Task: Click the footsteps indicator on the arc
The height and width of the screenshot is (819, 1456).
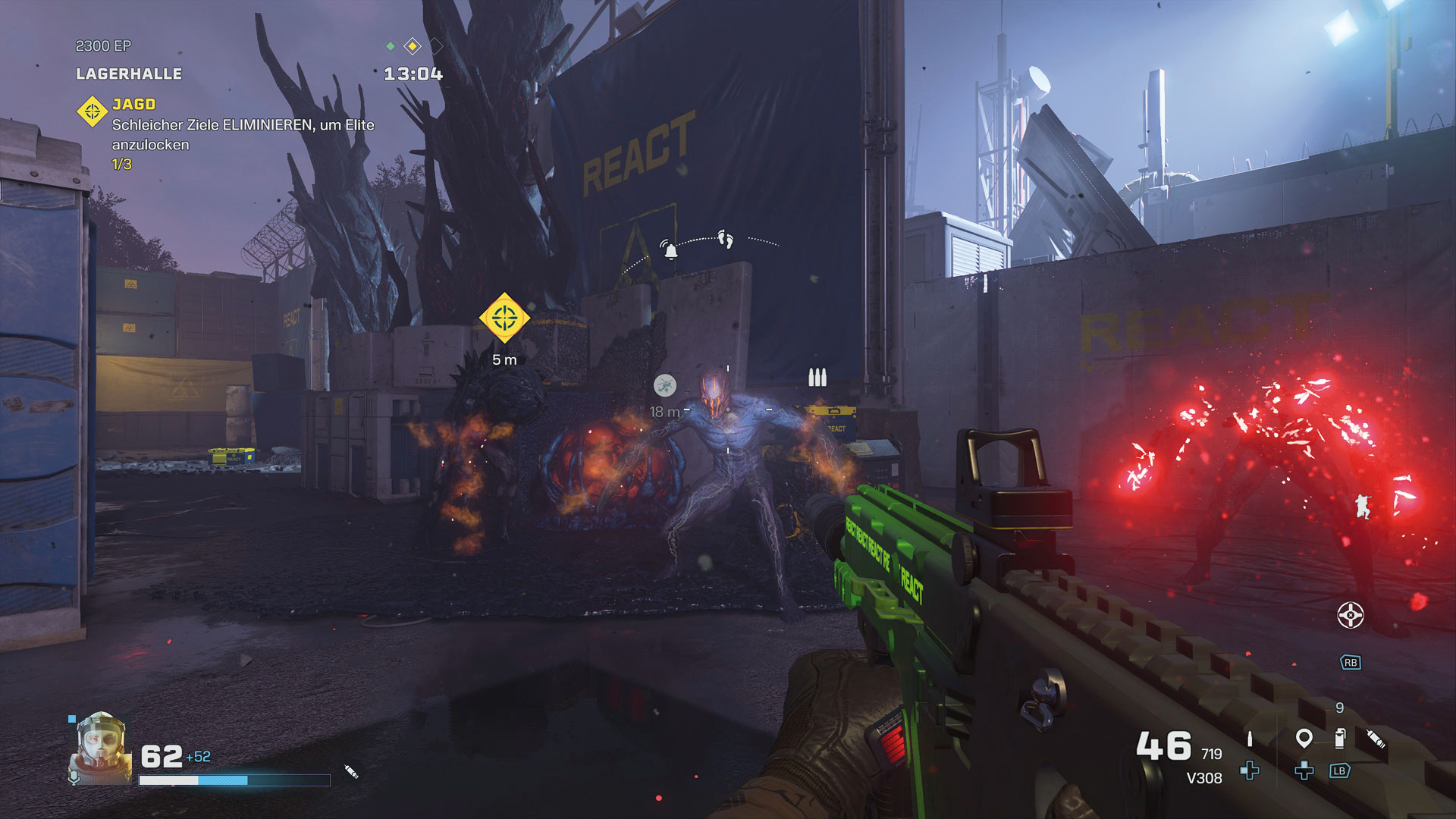Action: click(x=726, y=240)
